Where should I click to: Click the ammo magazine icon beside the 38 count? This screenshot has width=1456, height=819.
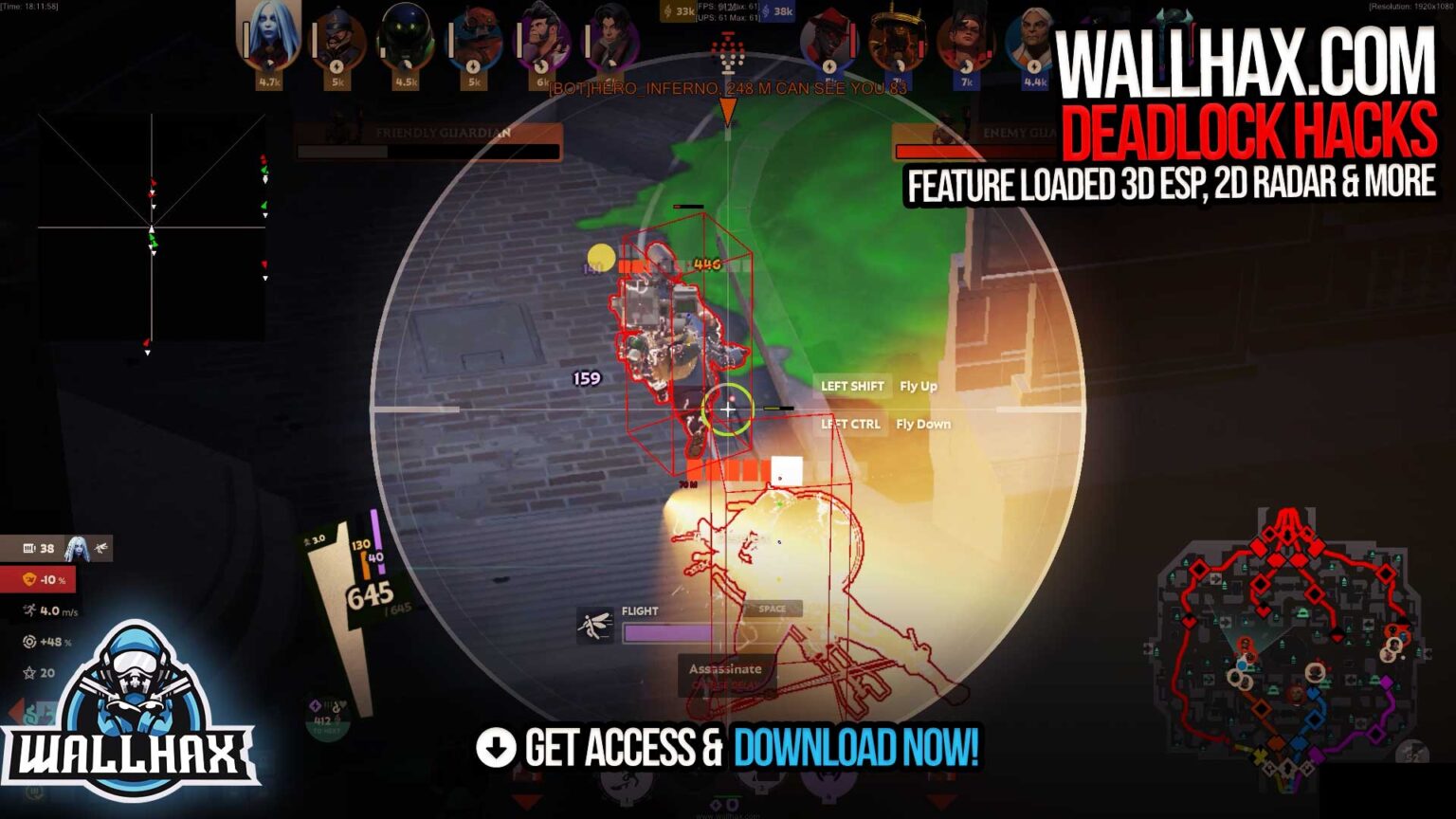(x=28, y=547)
